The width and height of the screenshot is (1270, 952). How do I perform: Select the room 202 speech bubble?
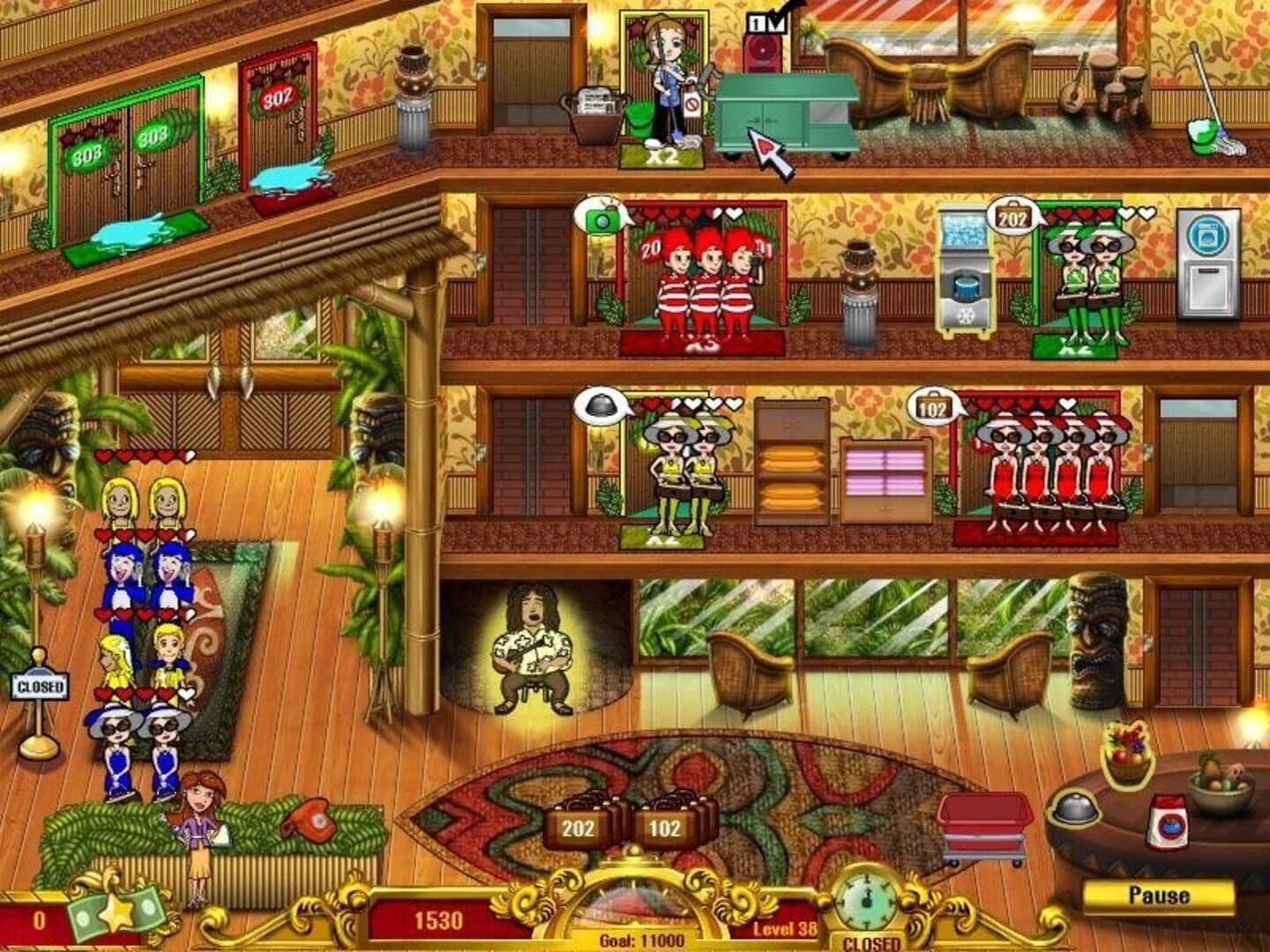1014,216
